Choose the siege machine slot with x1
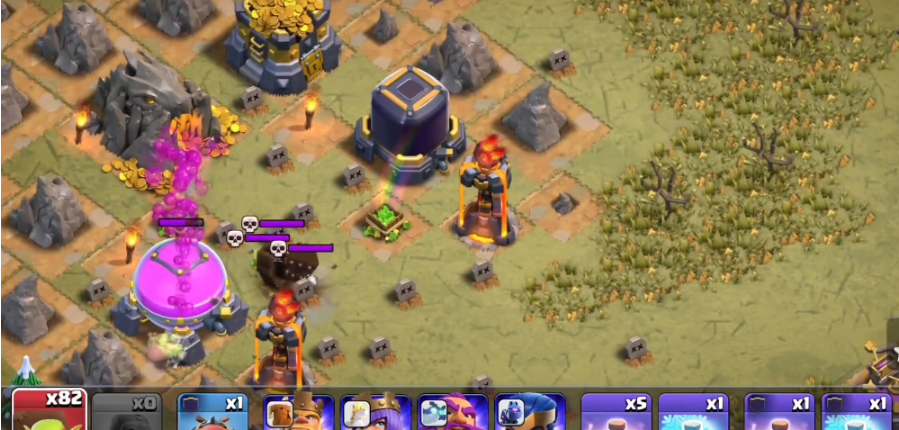 [x=213, y=412]
